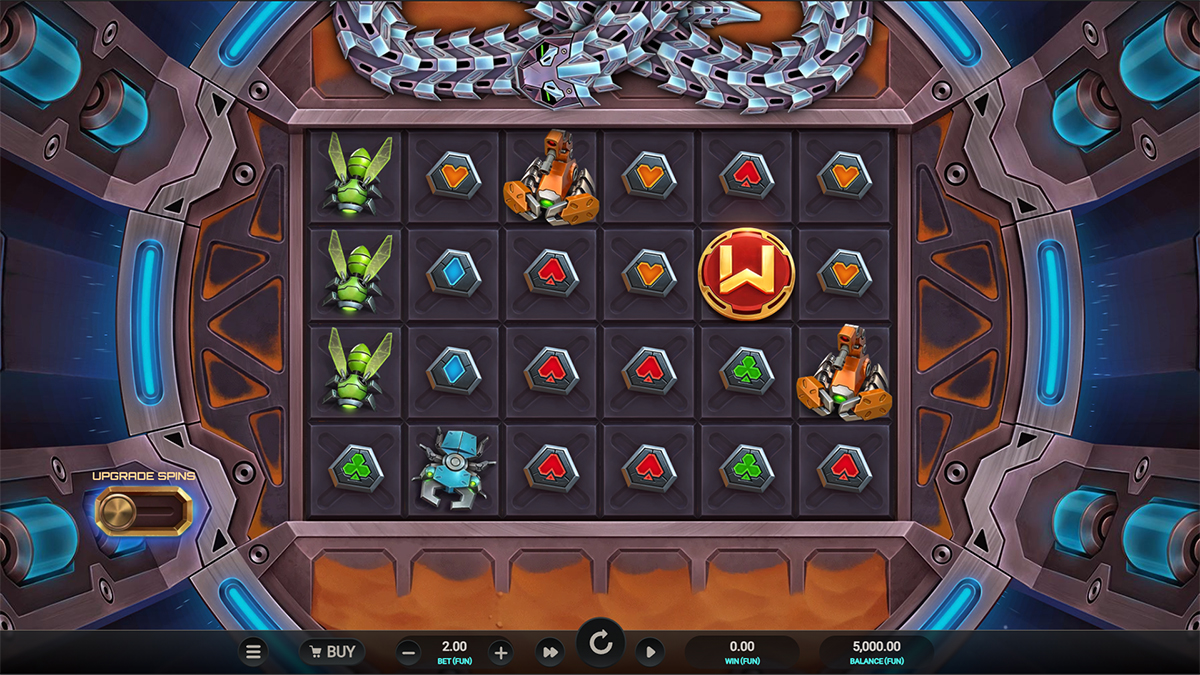
Task: Increase the bet with the plus button
Action: click(501, 653)
